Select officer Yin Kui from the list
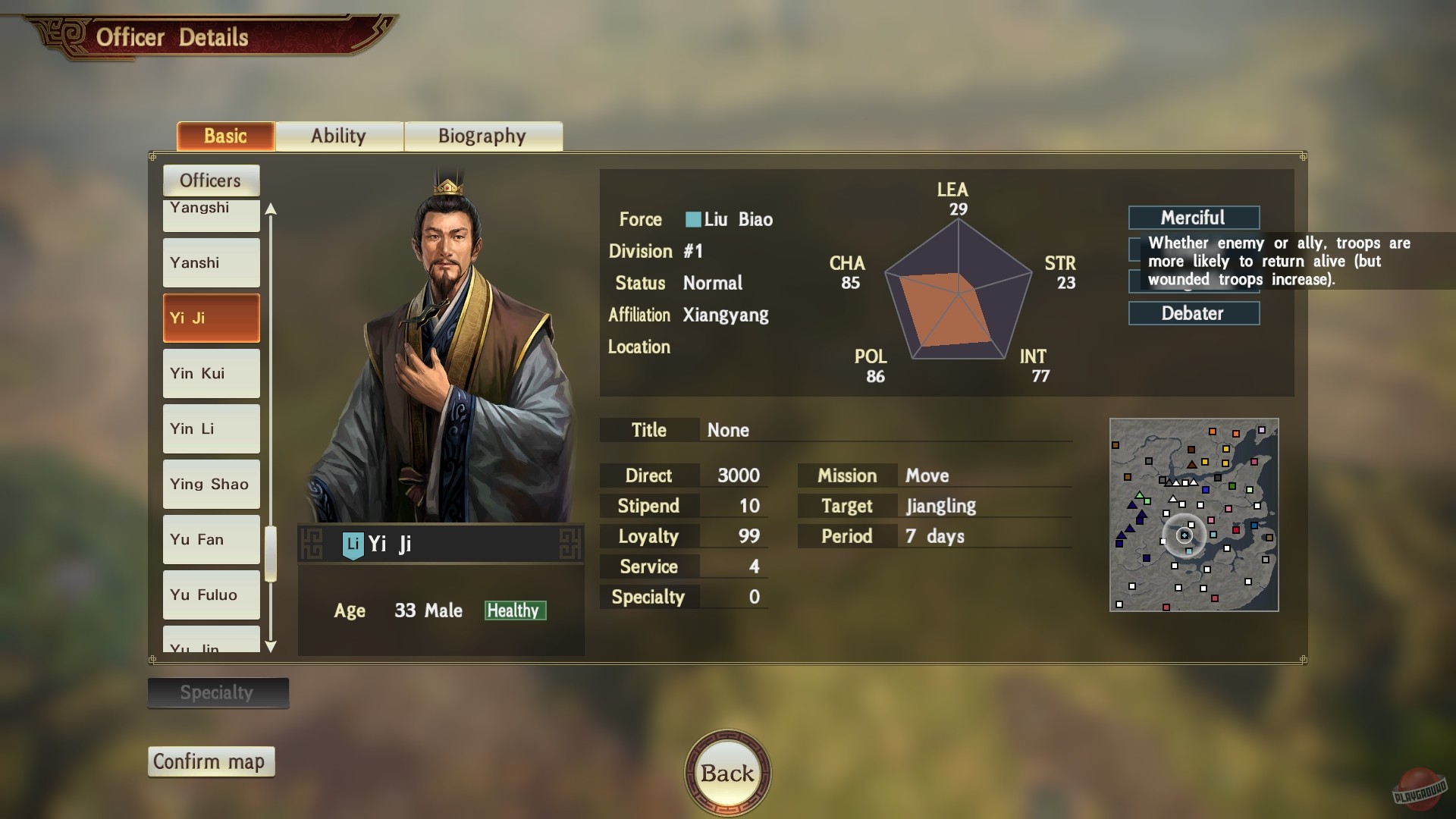1456x819 pixels. click(x=211, y=373)
